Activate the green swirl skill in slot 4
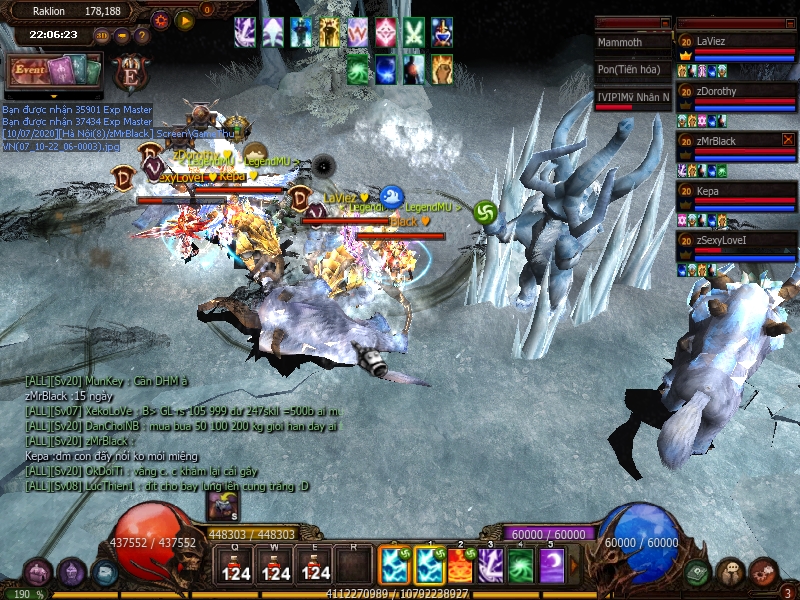Image resolution: width=800 pixels, height=600 pixels. point(521,566)
